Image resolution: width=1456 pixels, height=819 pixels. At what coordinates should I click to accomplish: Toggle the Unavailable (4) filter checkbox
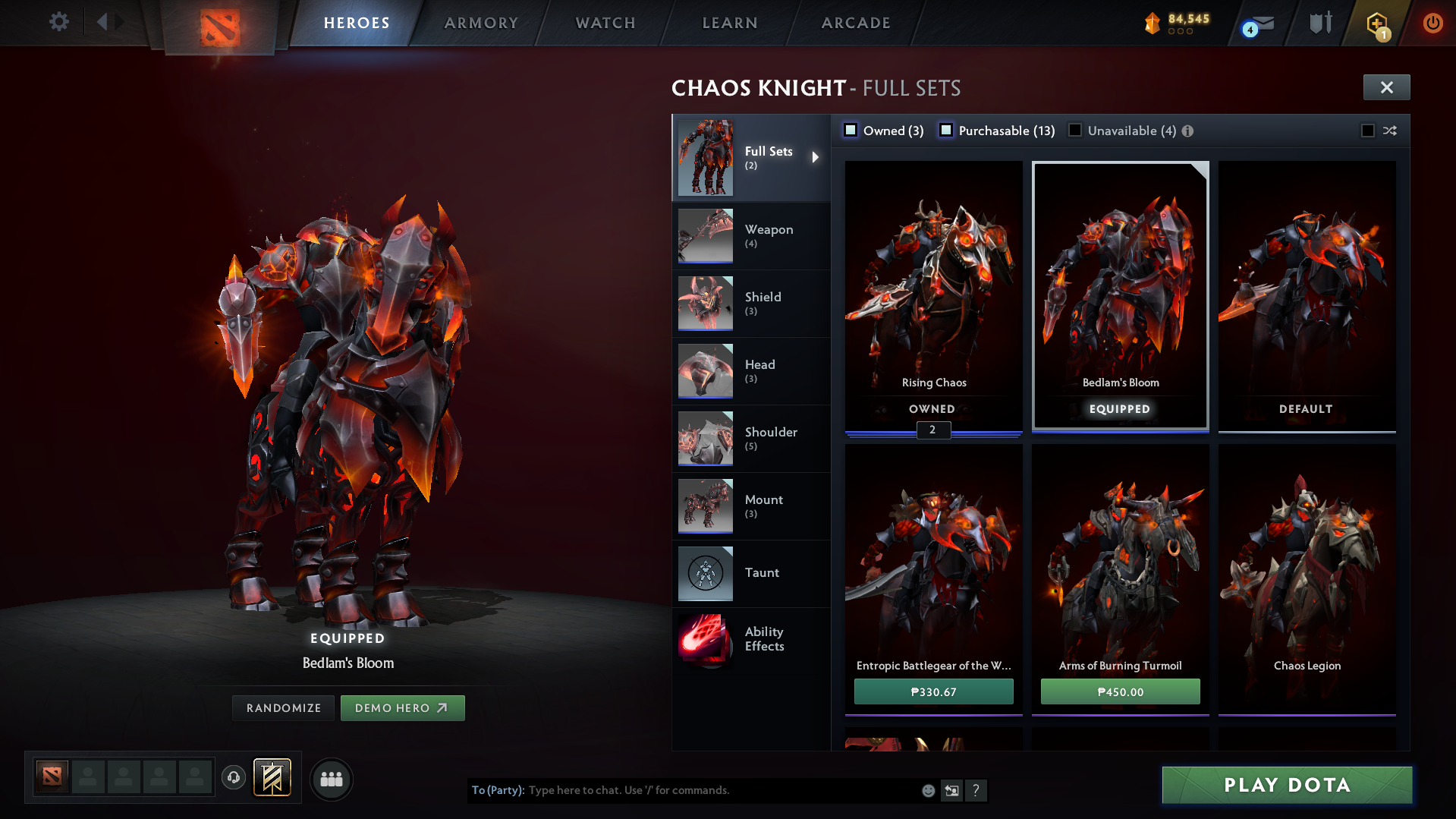1075,130
